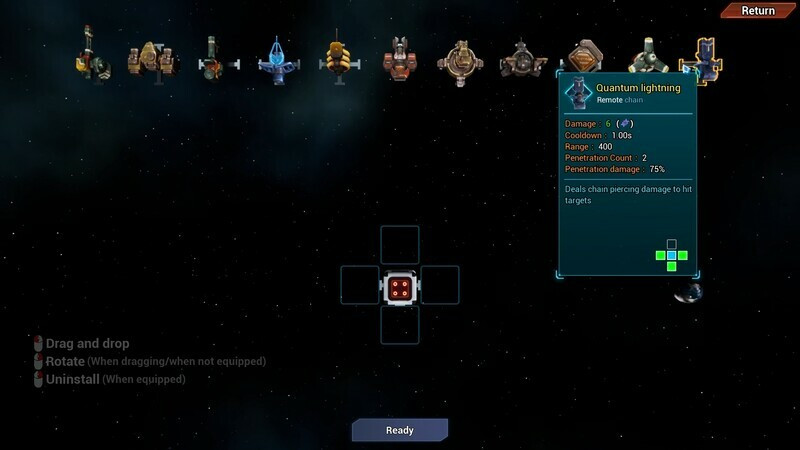Select the ship core with four red dots
The width and height of the screenshot is (800, 450).
coord(399,287)
